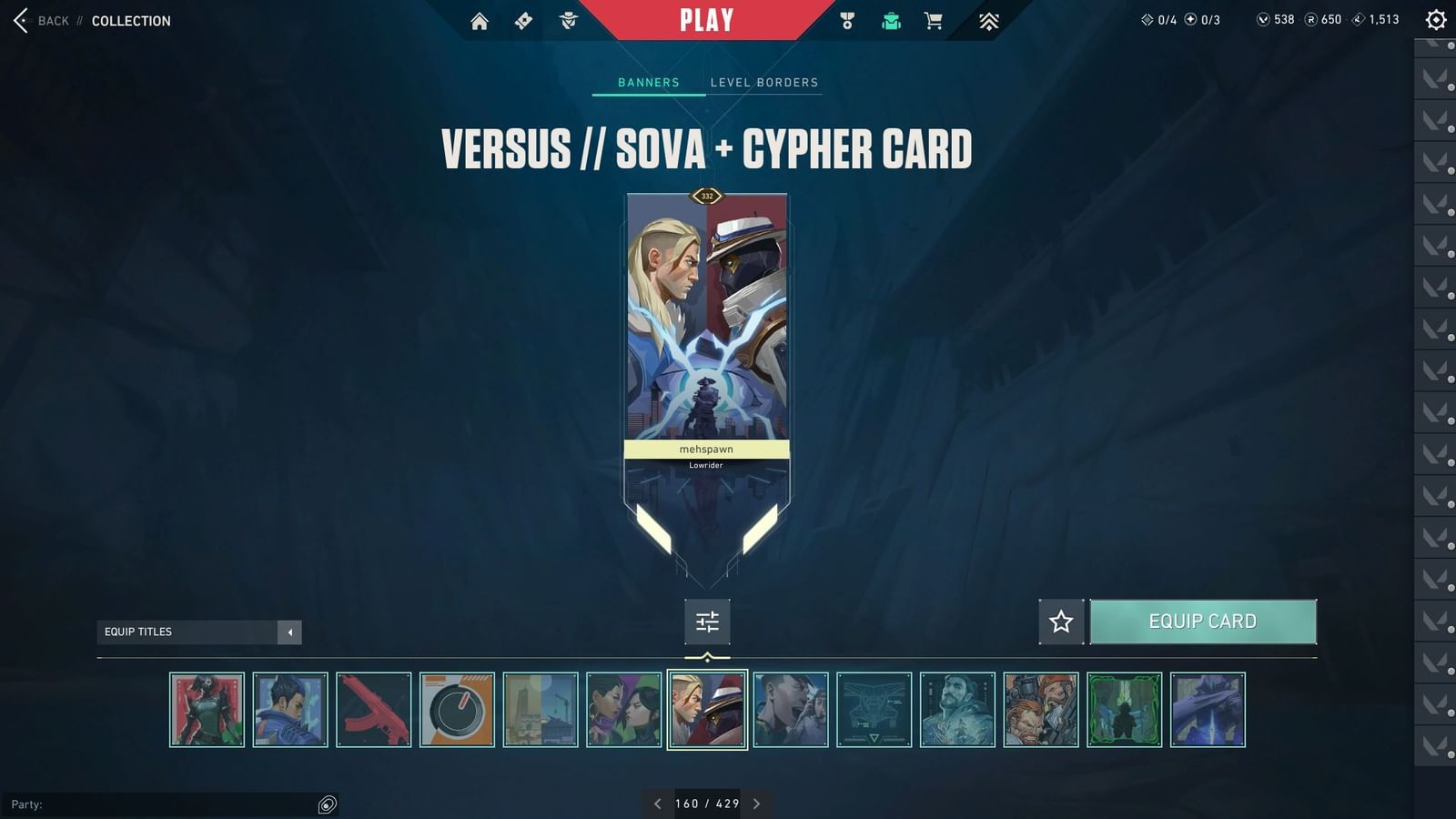This screenshot has width=1456, height=819.
Task: Toggle the favorite star for this card
Action: pos(1060,622)
